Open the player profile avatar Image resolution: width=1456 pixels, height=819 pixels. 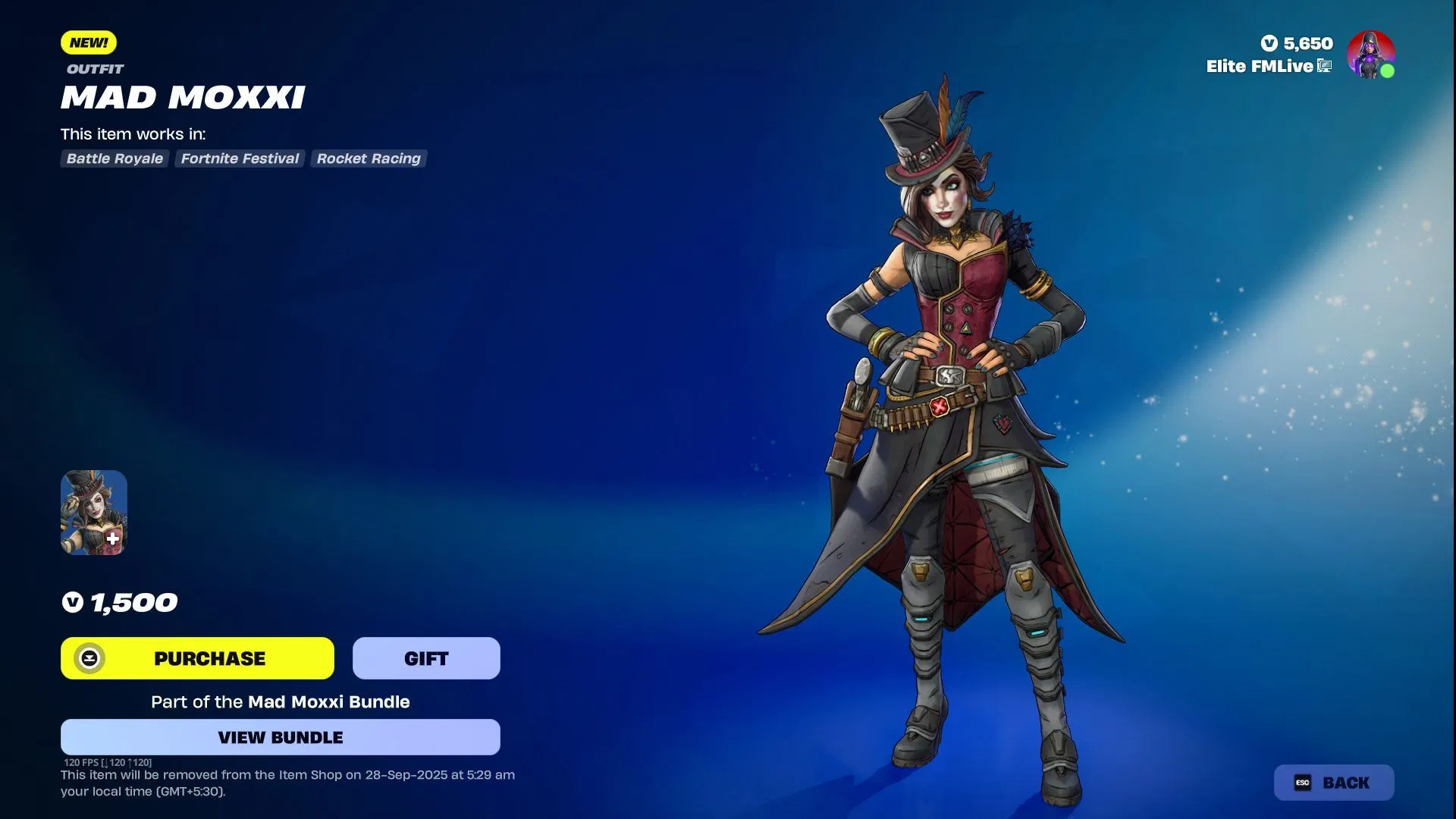pyautogui.click(x=1370, y=55)
